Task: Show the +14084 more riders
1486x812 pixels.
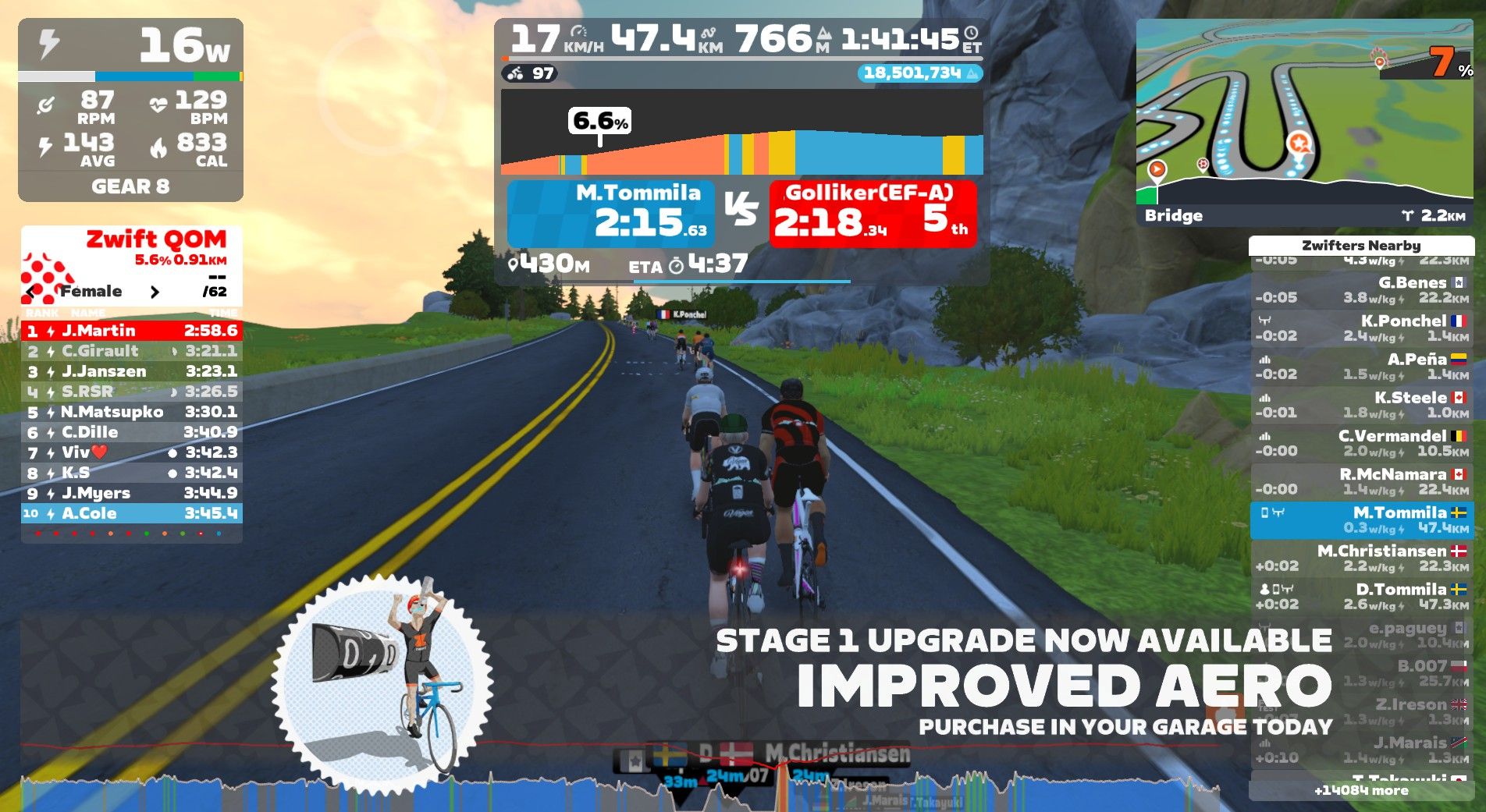Action: [x=1361, y=791]
